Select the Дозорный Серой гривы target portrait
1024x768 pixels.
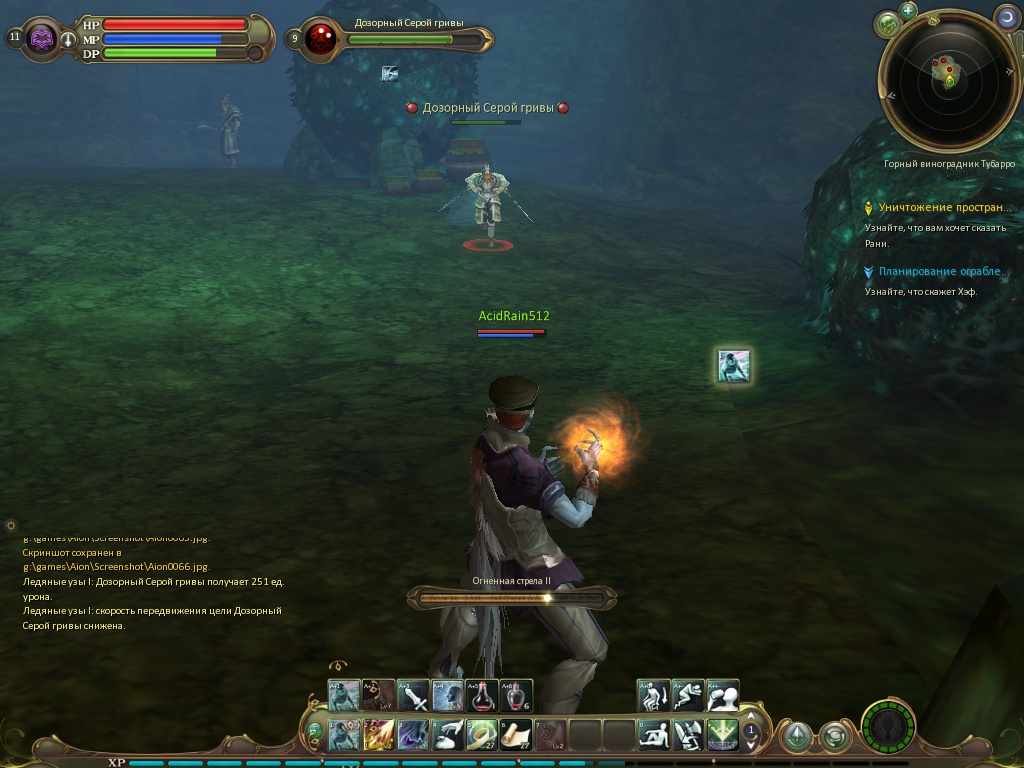(322, 38)
